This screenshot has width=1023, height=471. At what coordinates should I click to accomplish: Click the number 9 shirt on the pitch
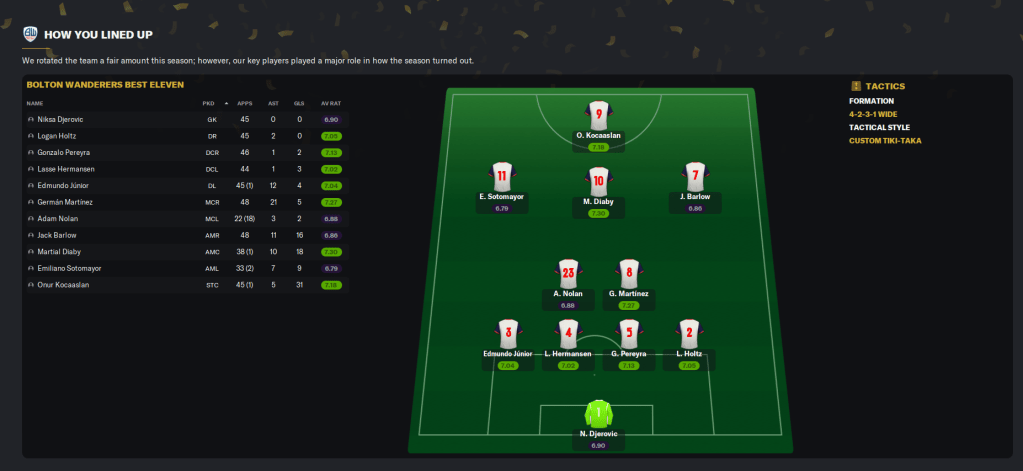599,115
